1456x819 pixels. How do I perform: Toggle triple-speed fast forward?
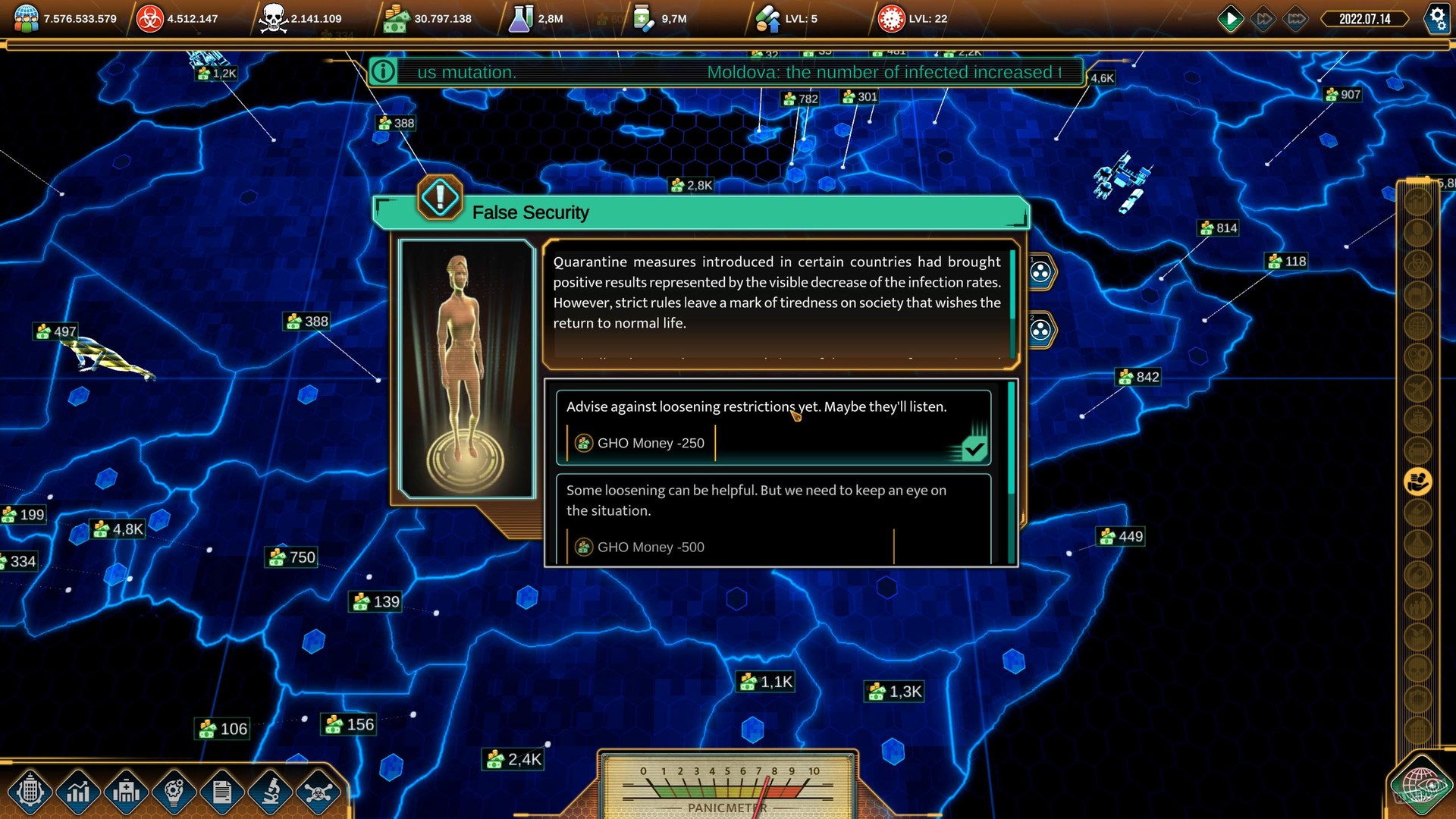coord(1297,19)
